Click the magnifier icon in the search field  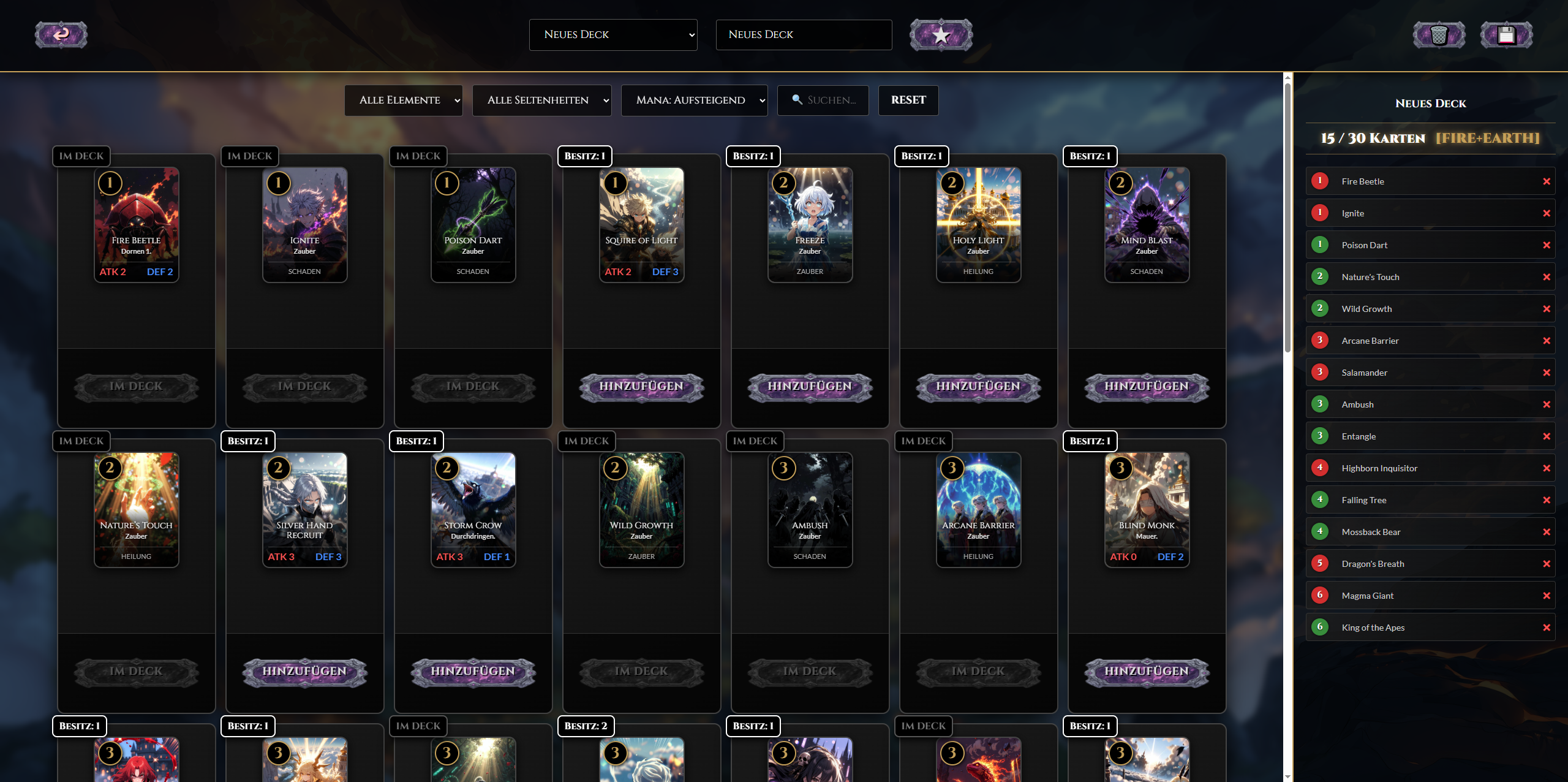pyautogui.click(x=796, y=100)
